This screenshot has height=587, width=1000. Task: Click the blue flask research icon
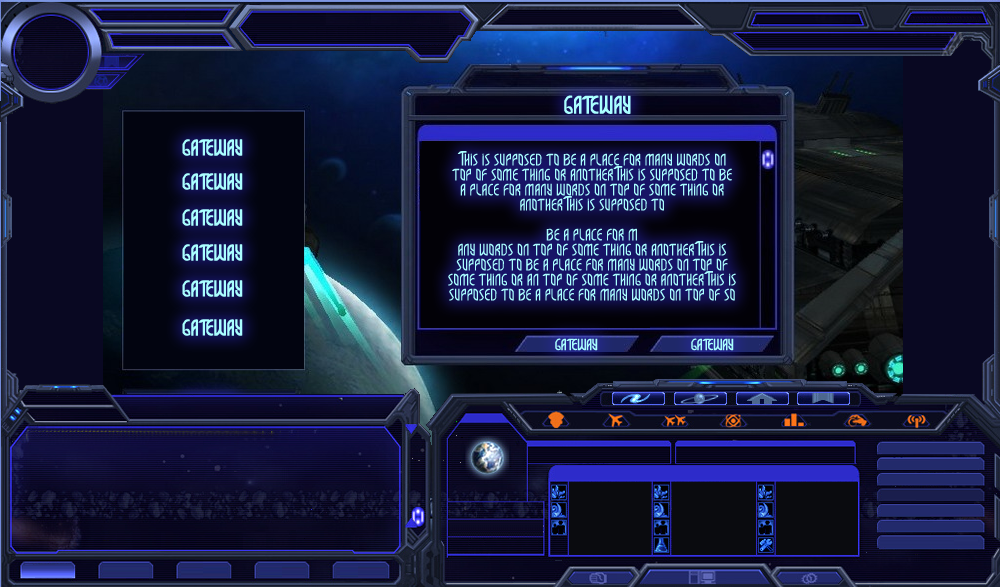[661, 545]
